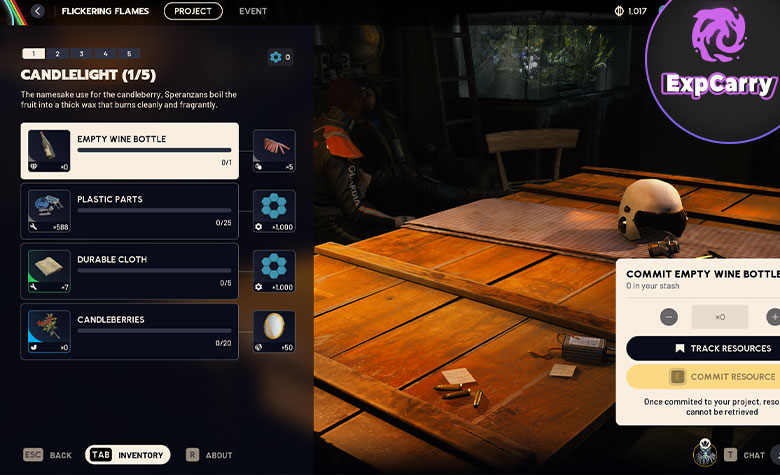The width and height of the screenshot is (780, 475).
Task: Show the About information
Action: point(209,455)
